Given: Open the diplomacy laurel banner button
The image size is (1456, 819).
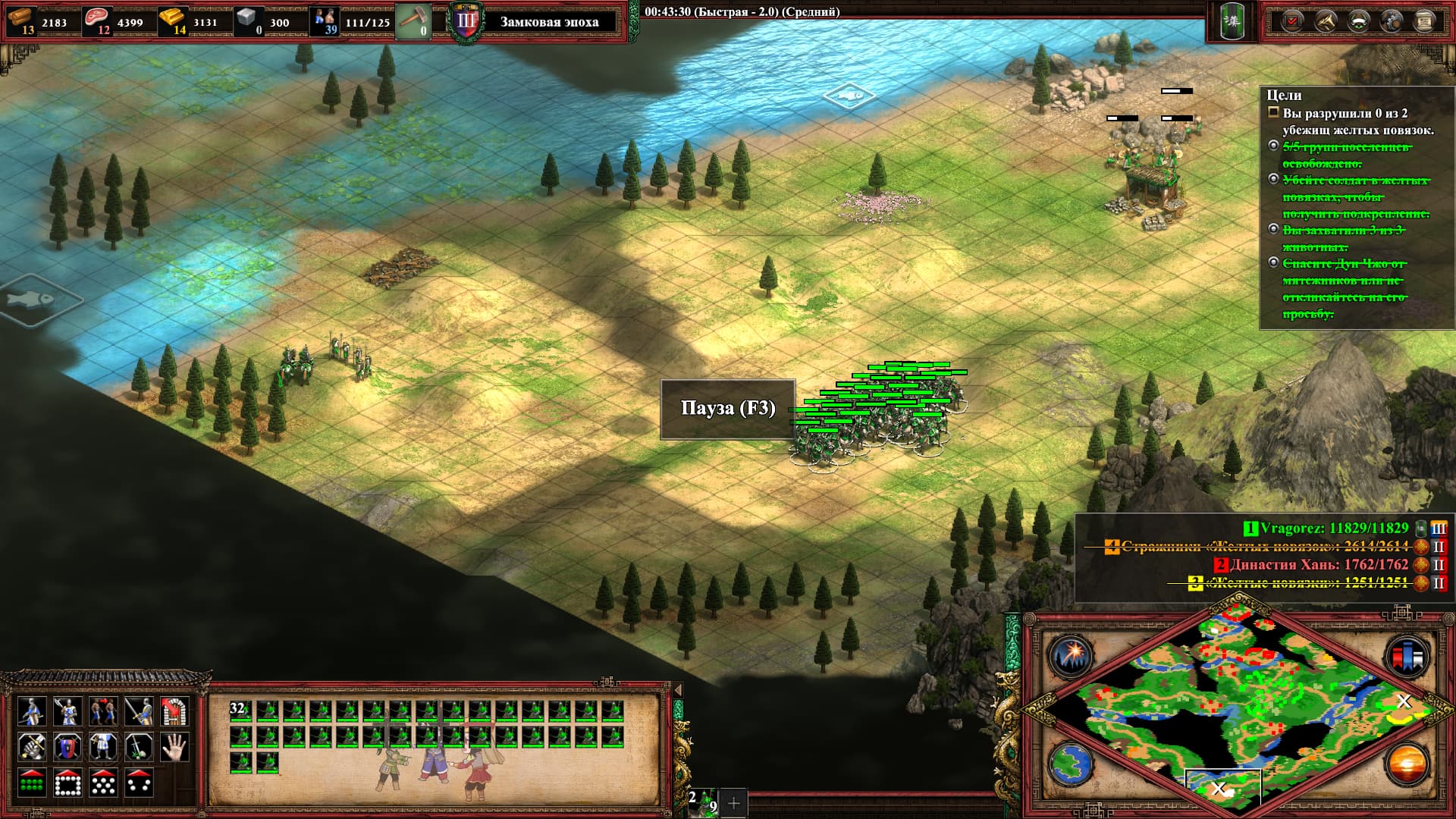Looking at the screenshot, I should [1358, 21].
